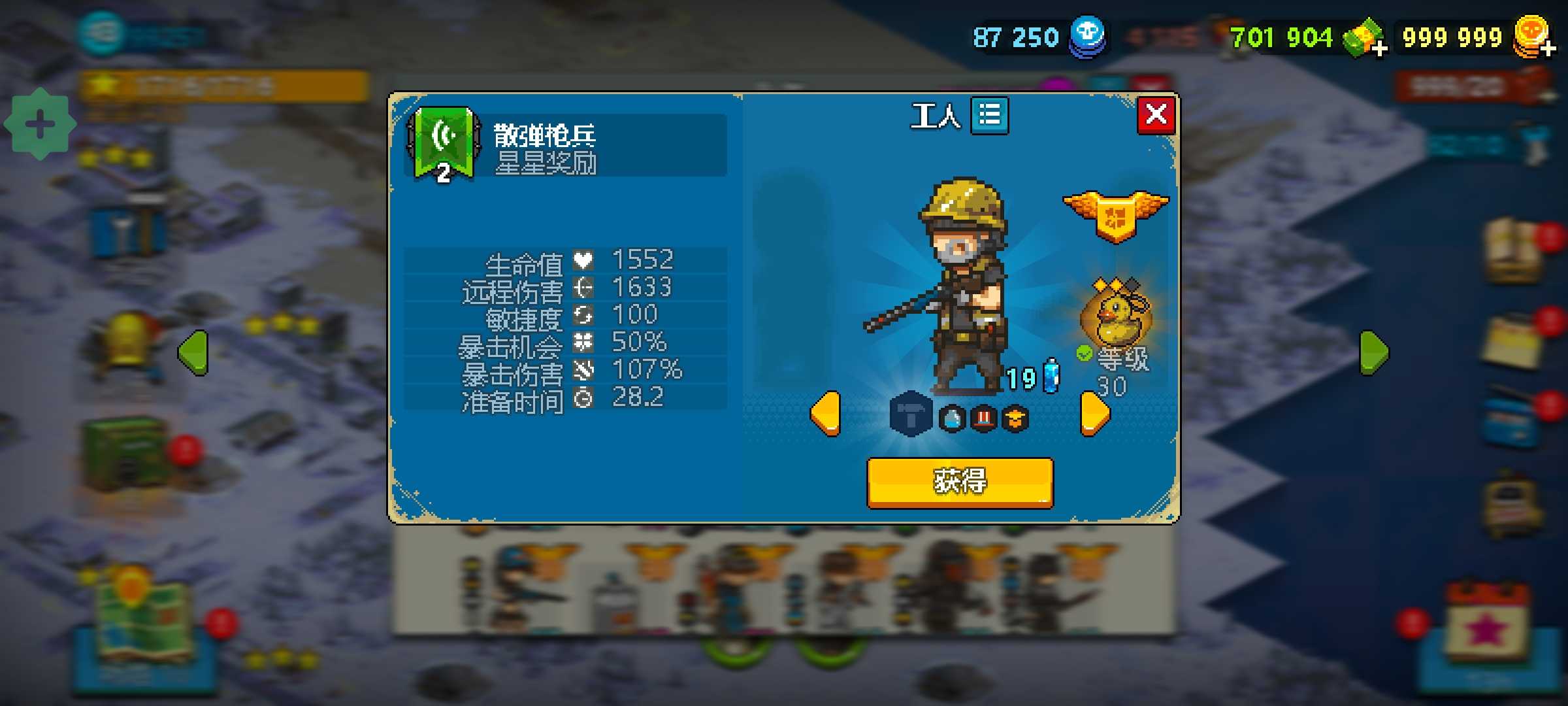Close the unit info panel
The height and width of the screenshot is (706, 1568).
point(1156,115)
